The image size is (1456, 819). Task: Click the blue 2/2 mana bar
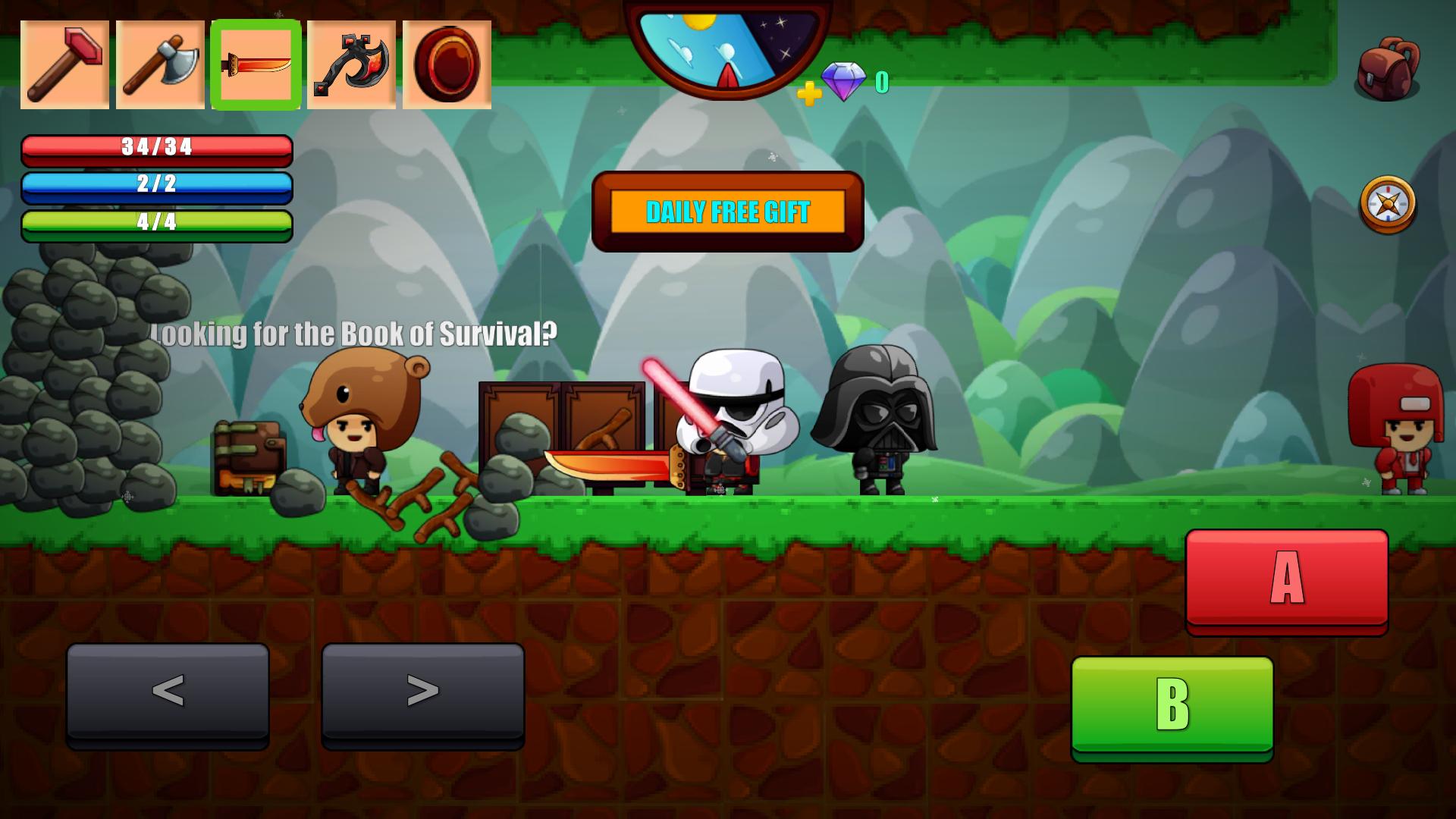[157, 188]
